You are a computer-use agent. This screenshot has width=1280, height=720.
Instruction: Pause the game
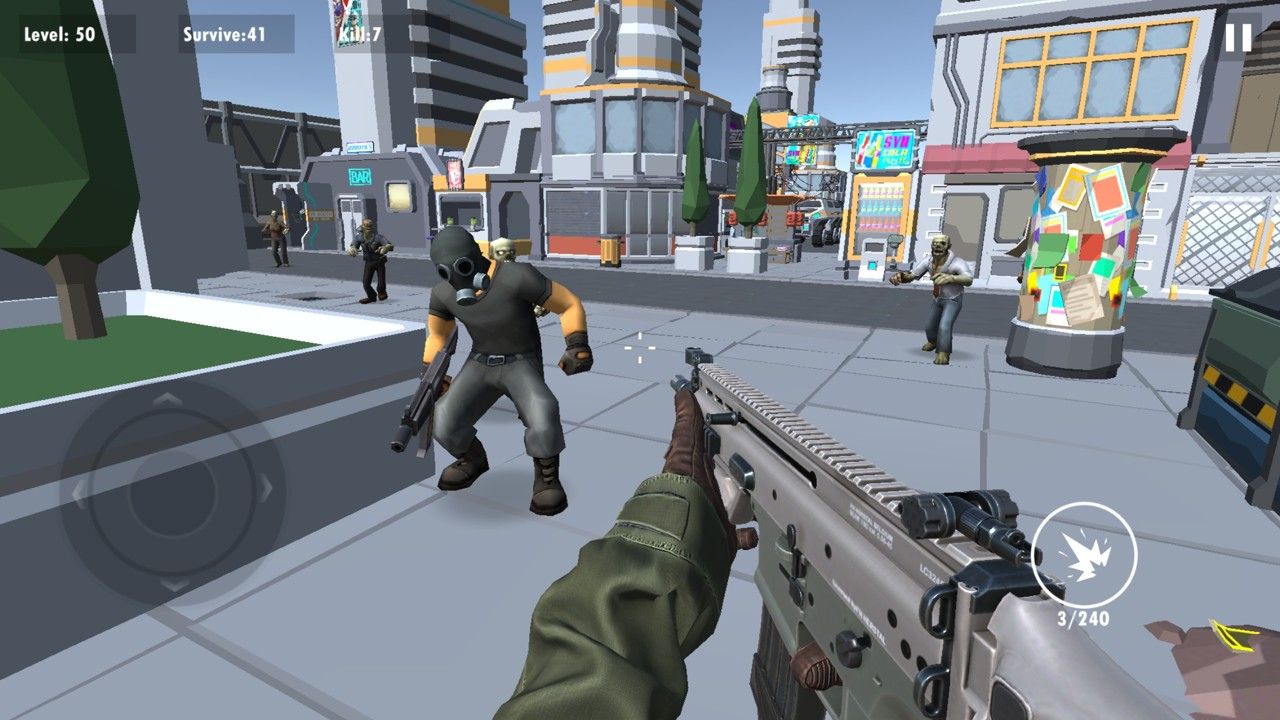tap(1237, 38)
